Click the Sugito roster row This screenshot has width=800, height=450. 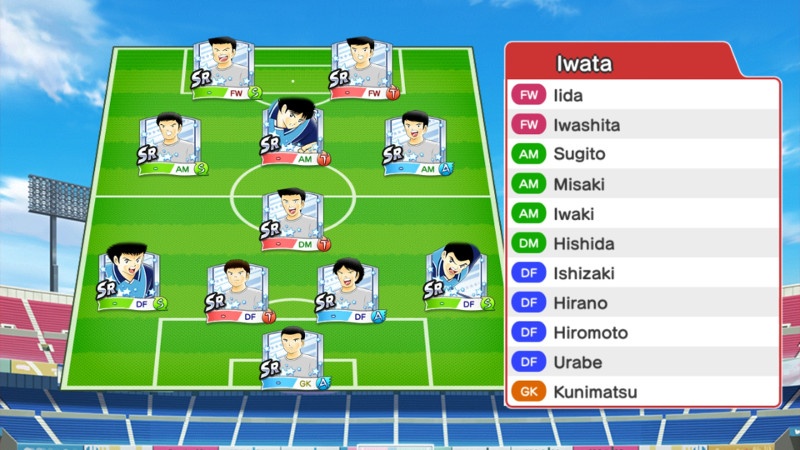642,155
